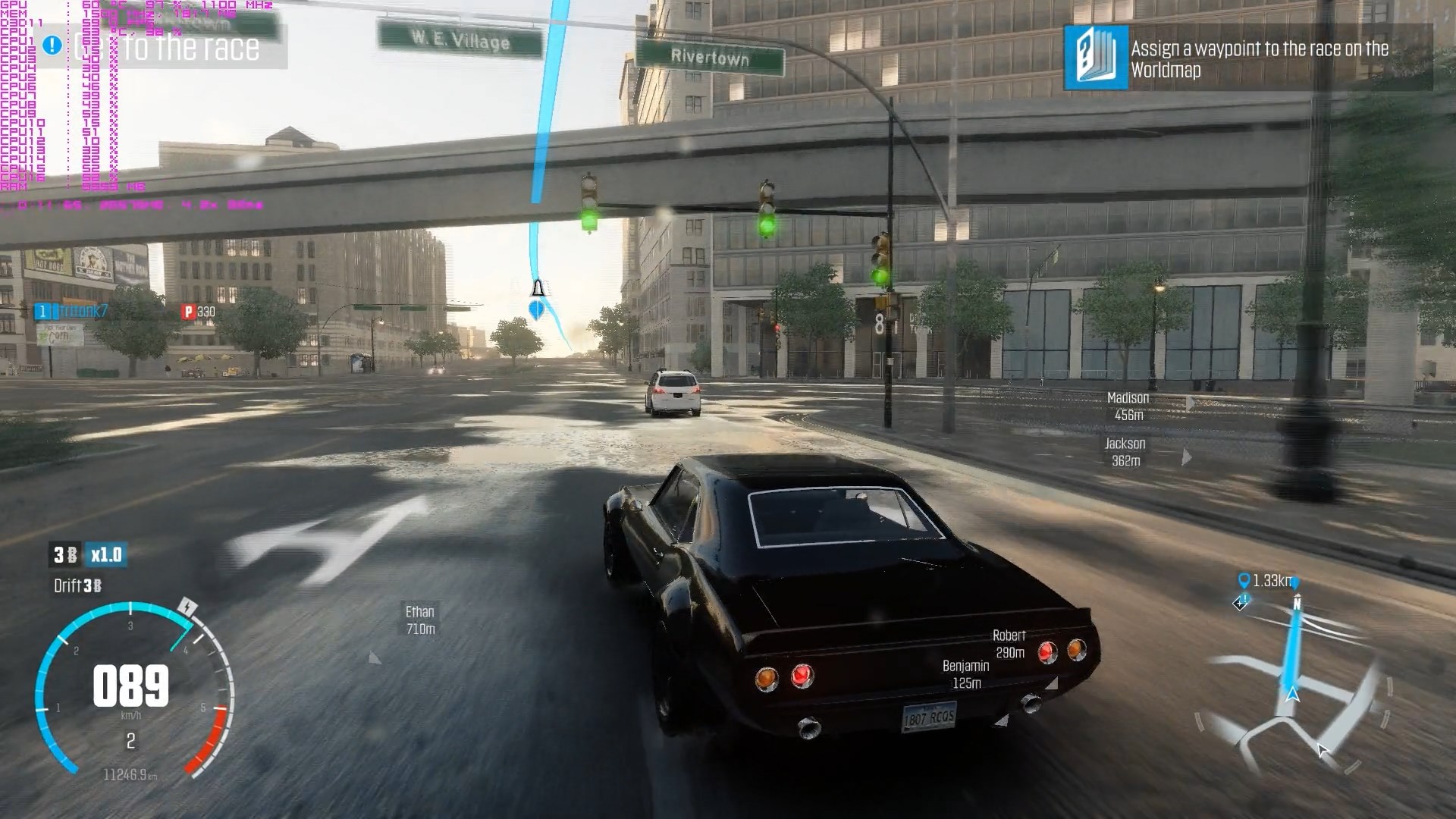Click the Robert 290m driver label

coord(1009,644)
